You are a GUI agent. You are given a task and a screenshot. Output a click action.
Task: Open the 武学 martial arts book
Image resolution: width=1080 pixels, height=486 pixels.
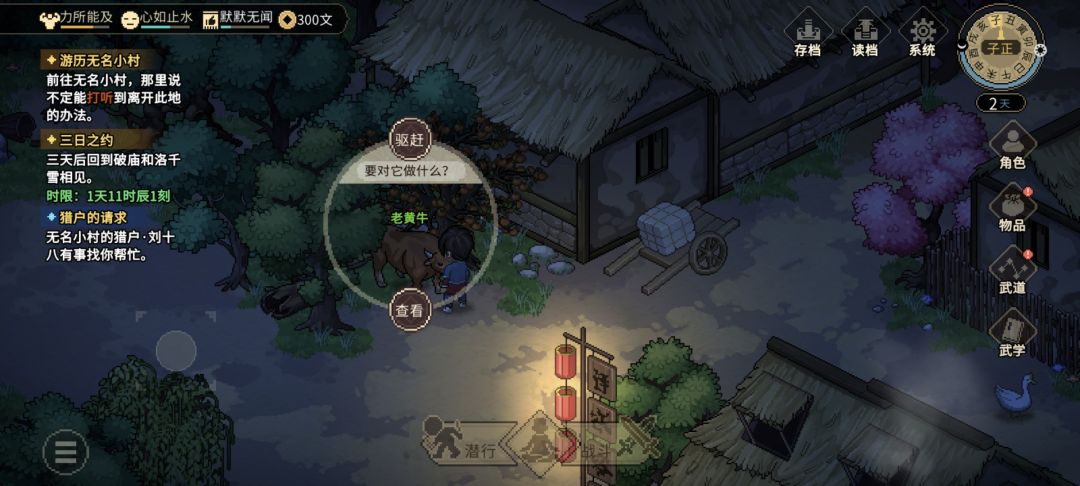(1012, 334)
